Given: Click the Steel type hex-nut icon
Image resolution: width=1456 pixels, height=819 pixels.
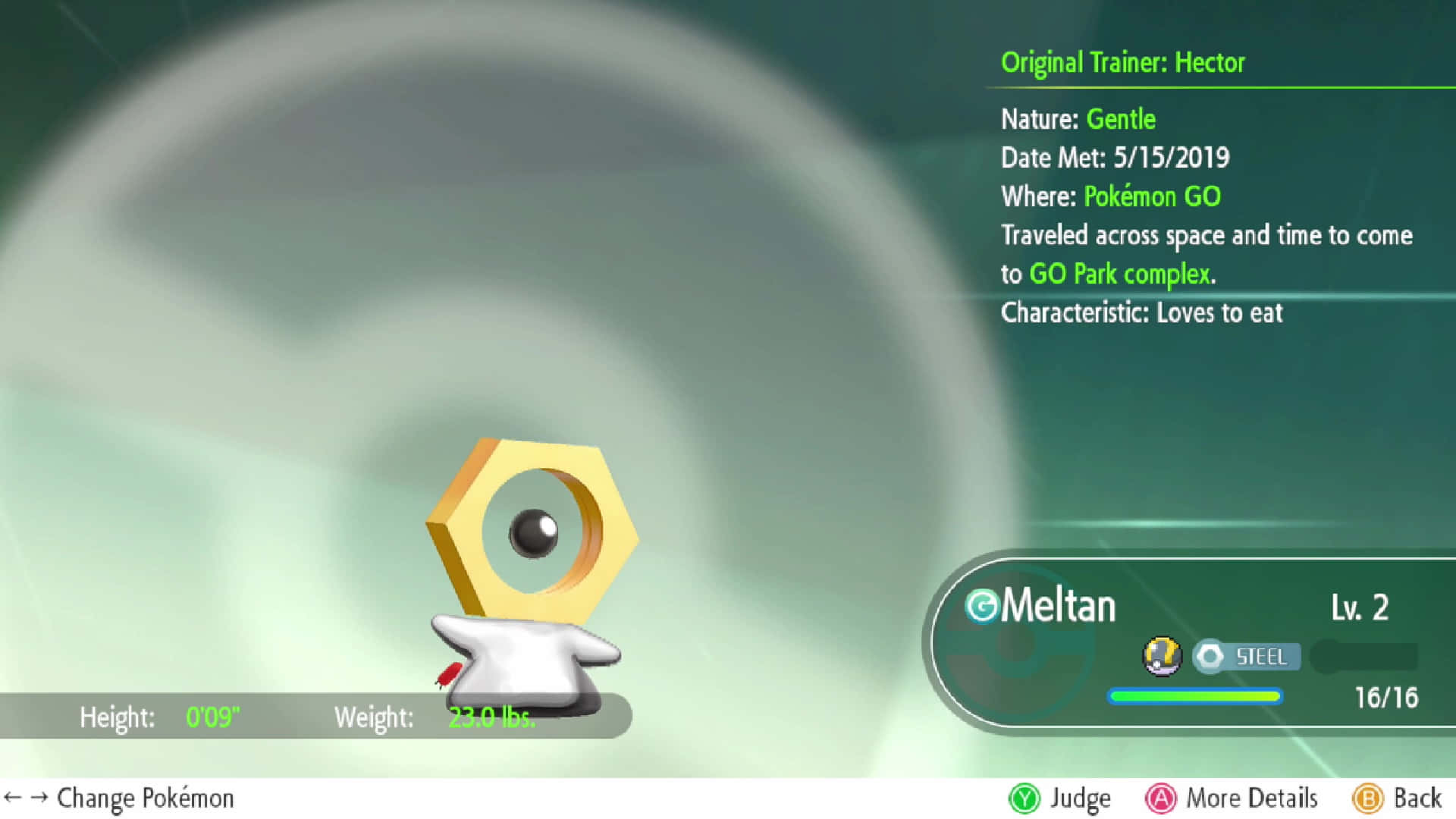Looking at the screenshot, I should pos(1210,657).
